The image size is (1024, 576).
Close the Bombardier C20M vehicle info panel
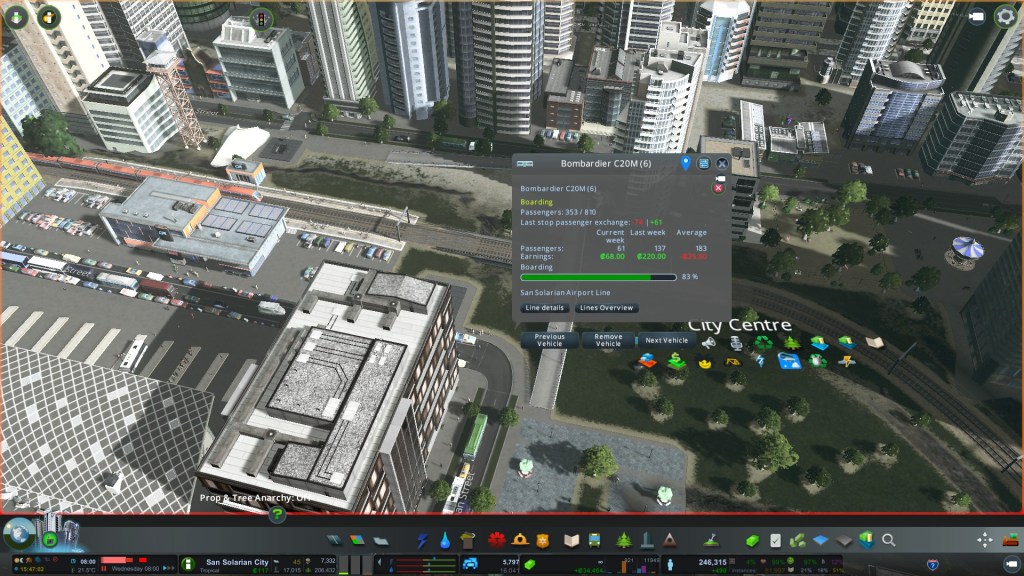point(722,163)
